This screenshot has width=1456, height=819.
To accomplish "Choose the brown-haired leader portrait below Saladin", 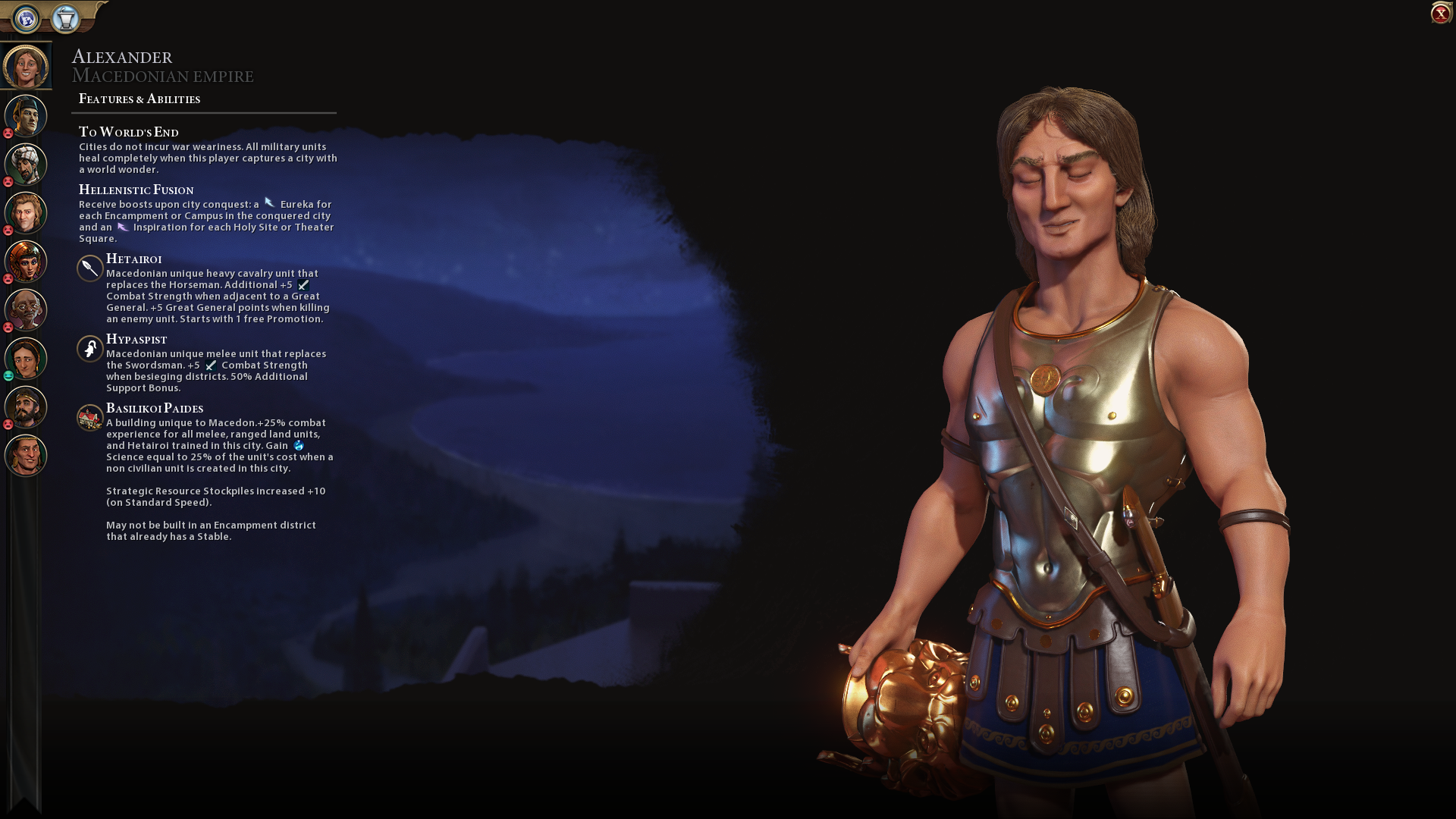I will [26, 213].
